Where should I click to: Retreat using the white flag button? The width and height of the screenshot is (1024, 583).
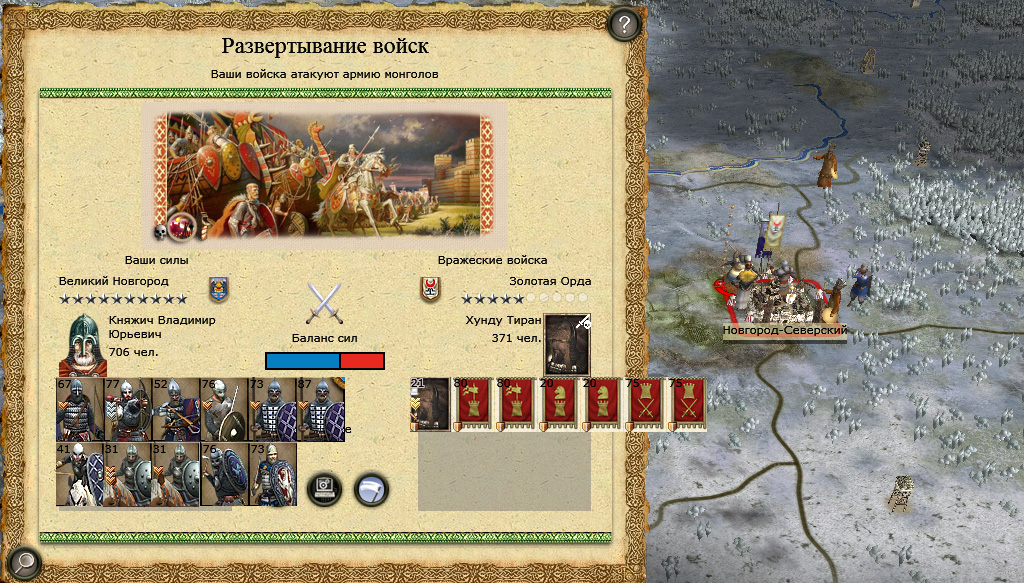(x=372, y=489)
